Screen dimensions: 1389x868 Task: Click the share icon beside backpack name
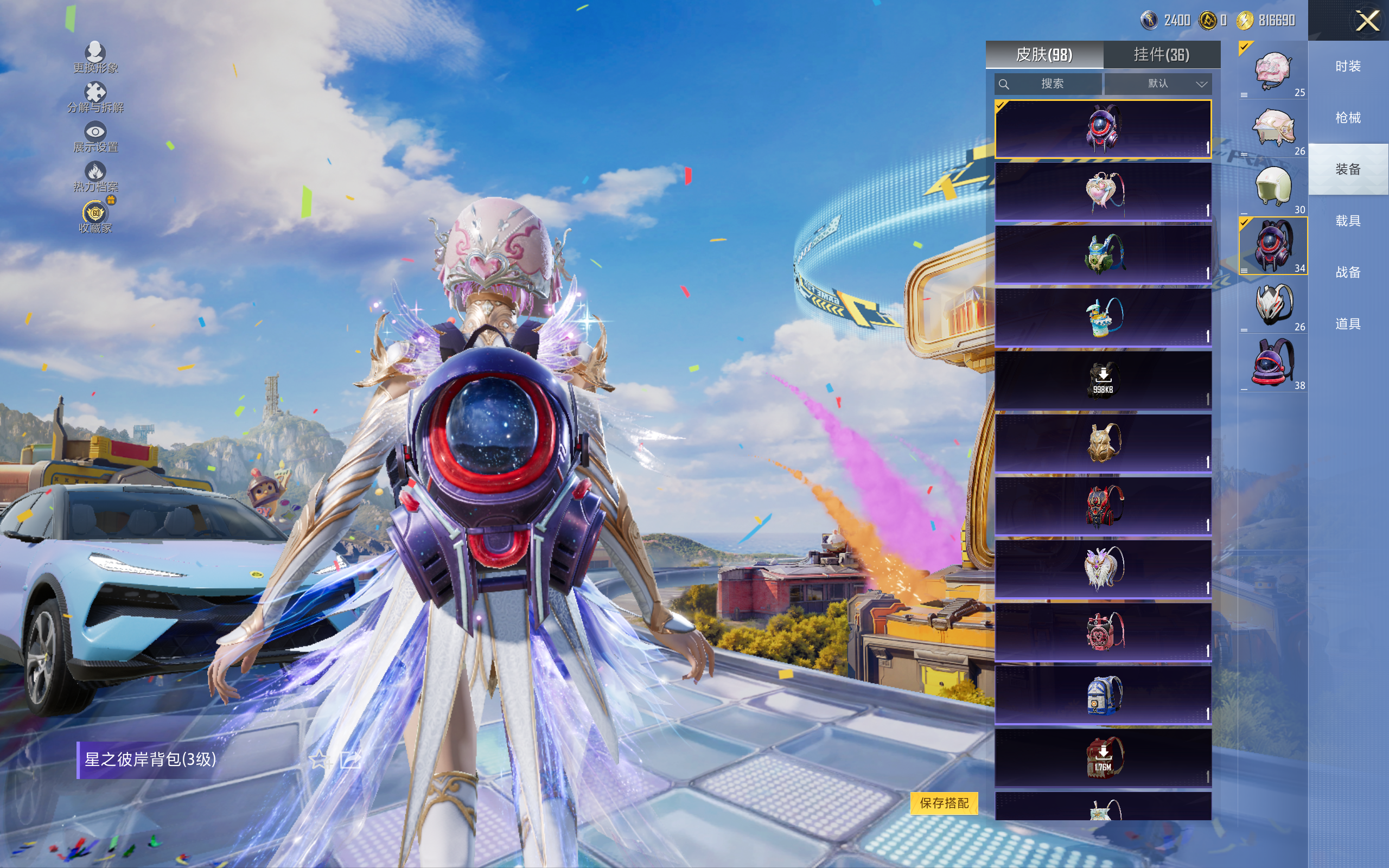tap(349, 760)
